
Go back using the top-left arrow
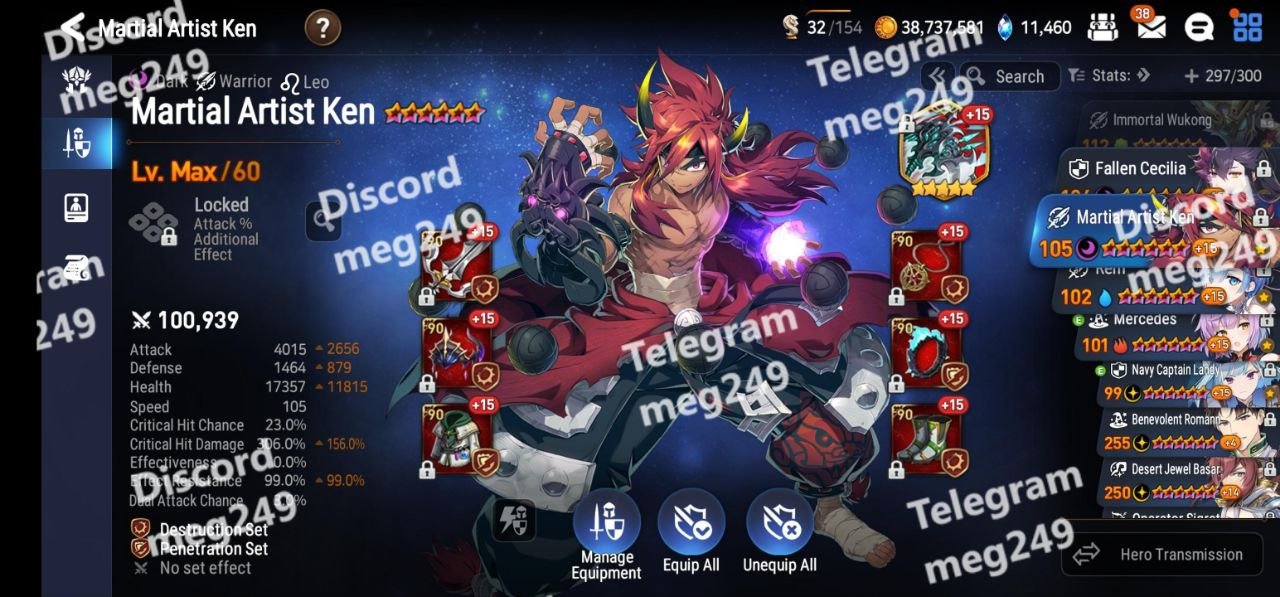click(x=72, y=27)
